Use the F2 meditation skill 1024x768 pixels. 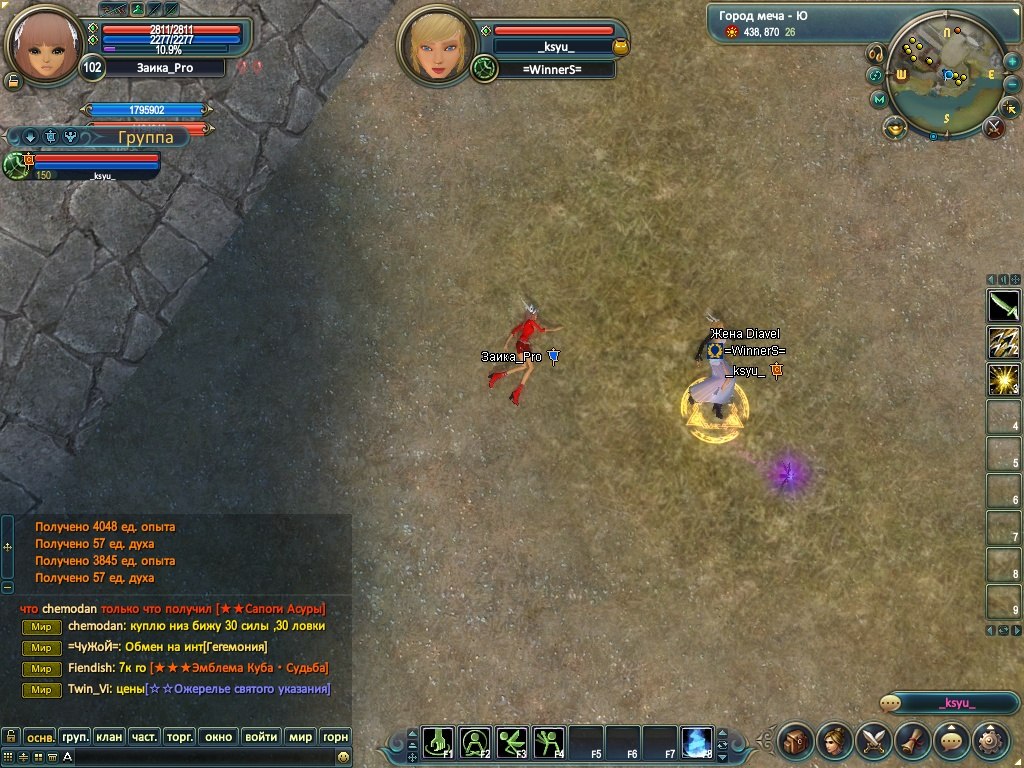click(x=475, y=741)
